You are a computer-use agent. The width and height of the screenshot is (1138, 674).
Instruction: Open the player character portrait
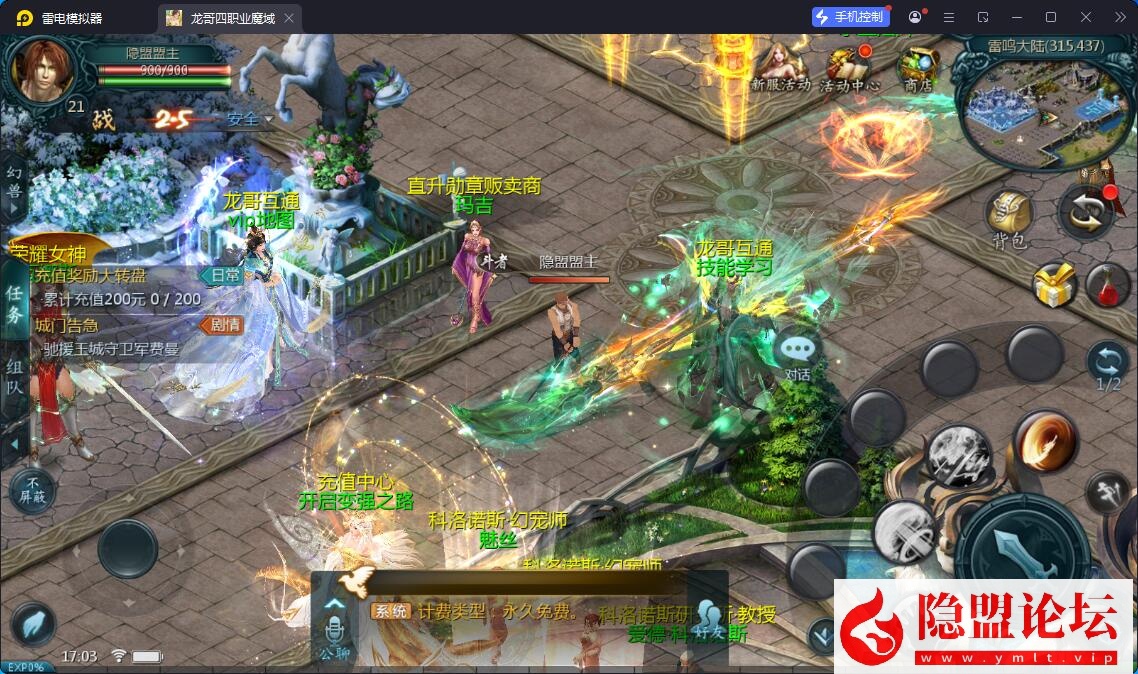44,69
